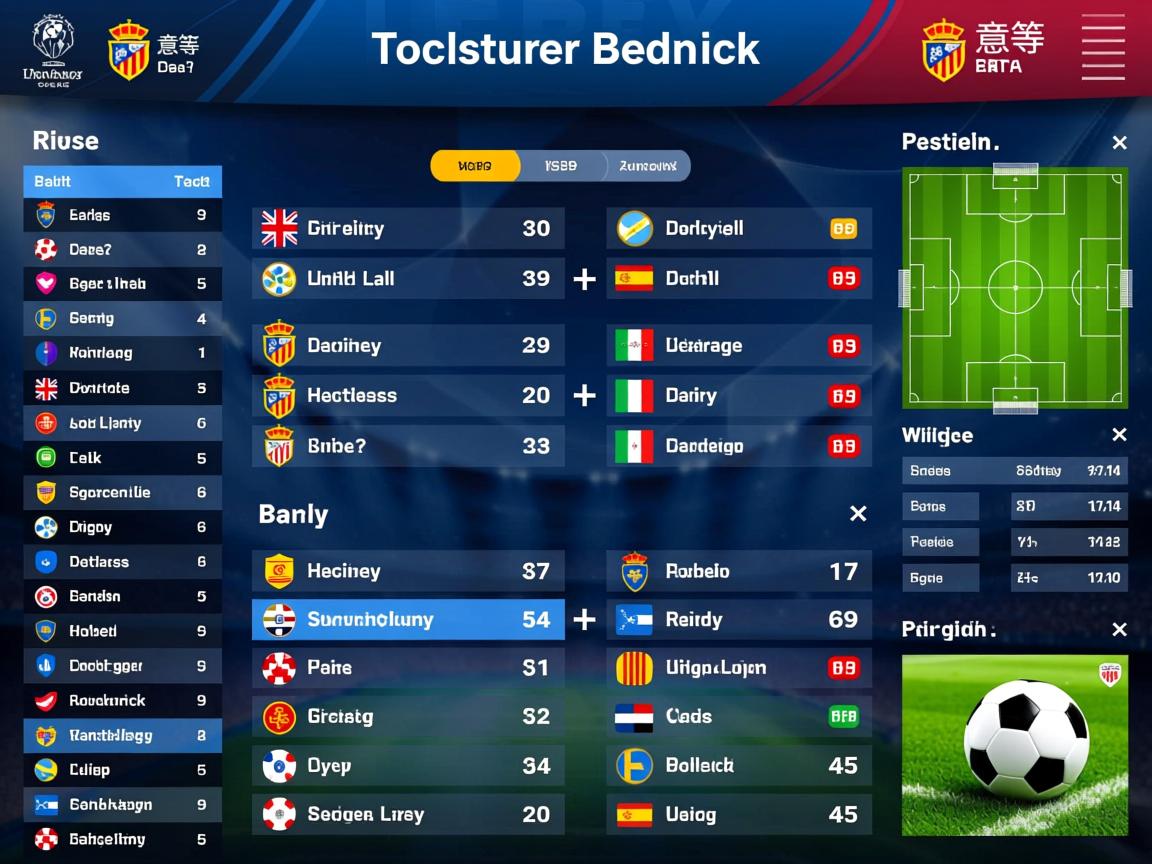Open the soccer ball thumbnail image
Viewport: 1152px width, 864px height.
pyautogui.click(x=1015, y=745)
